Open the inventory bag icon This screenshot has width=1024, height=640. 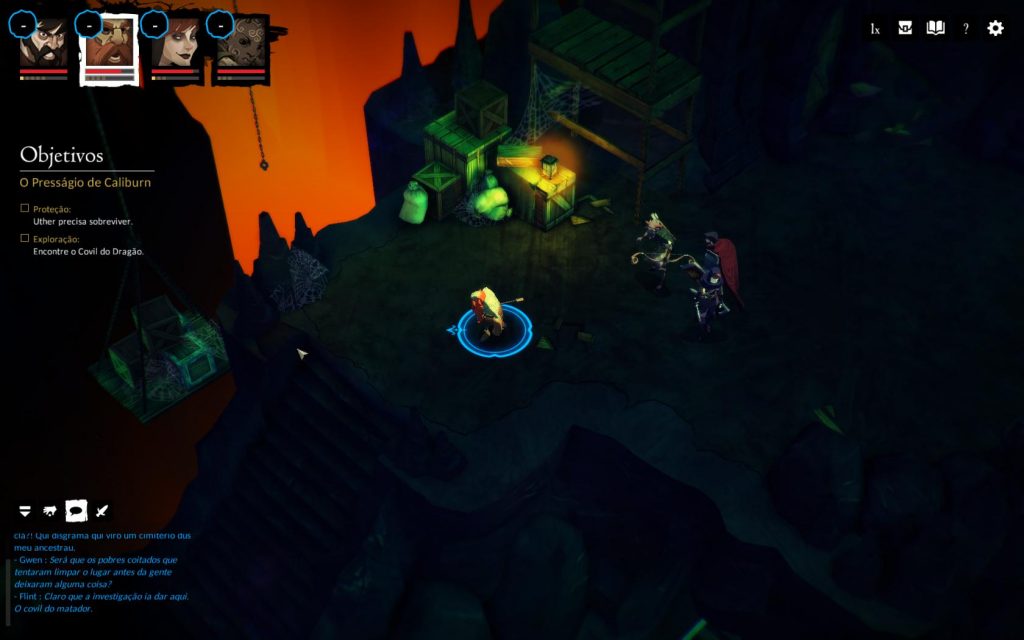pyautogui.click(x=905, y=28)
